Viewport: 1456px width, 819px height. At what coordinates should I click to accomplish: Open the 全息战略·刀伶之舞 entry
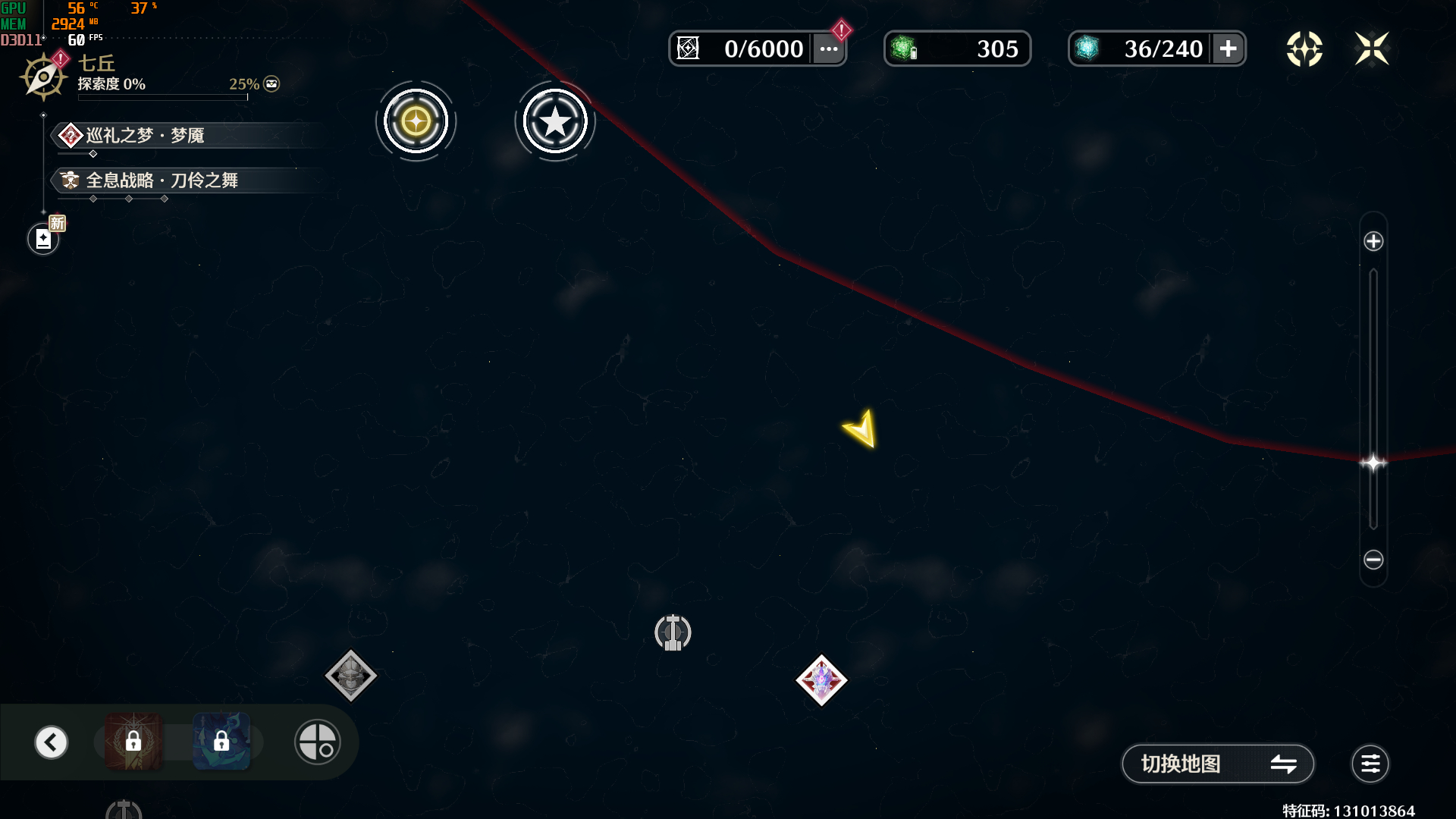tap(162, 180)
